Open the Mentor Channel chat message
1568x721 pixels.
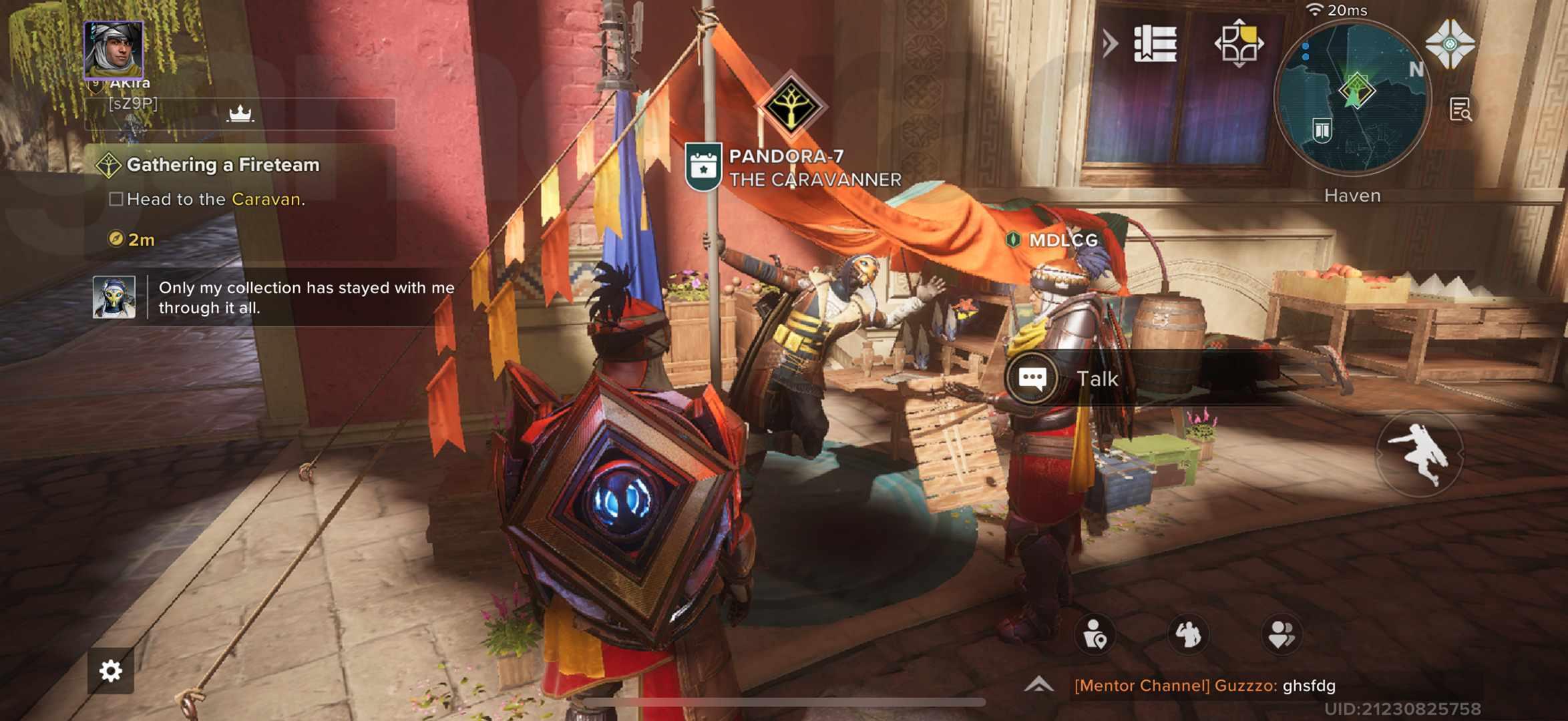(1205, 686)
